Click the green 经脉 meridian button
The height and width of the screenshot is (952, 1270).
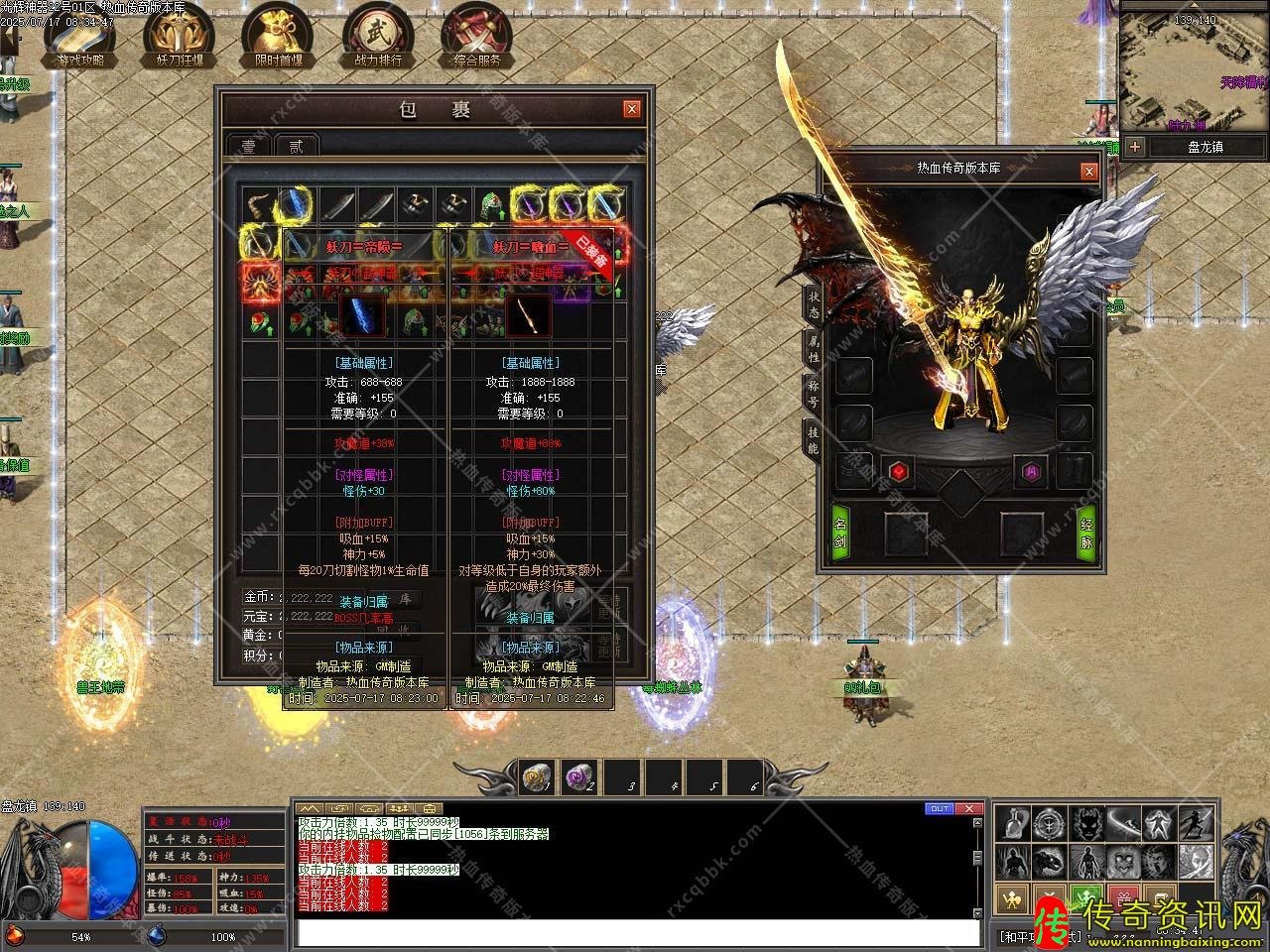click(x=1086, y=532)
